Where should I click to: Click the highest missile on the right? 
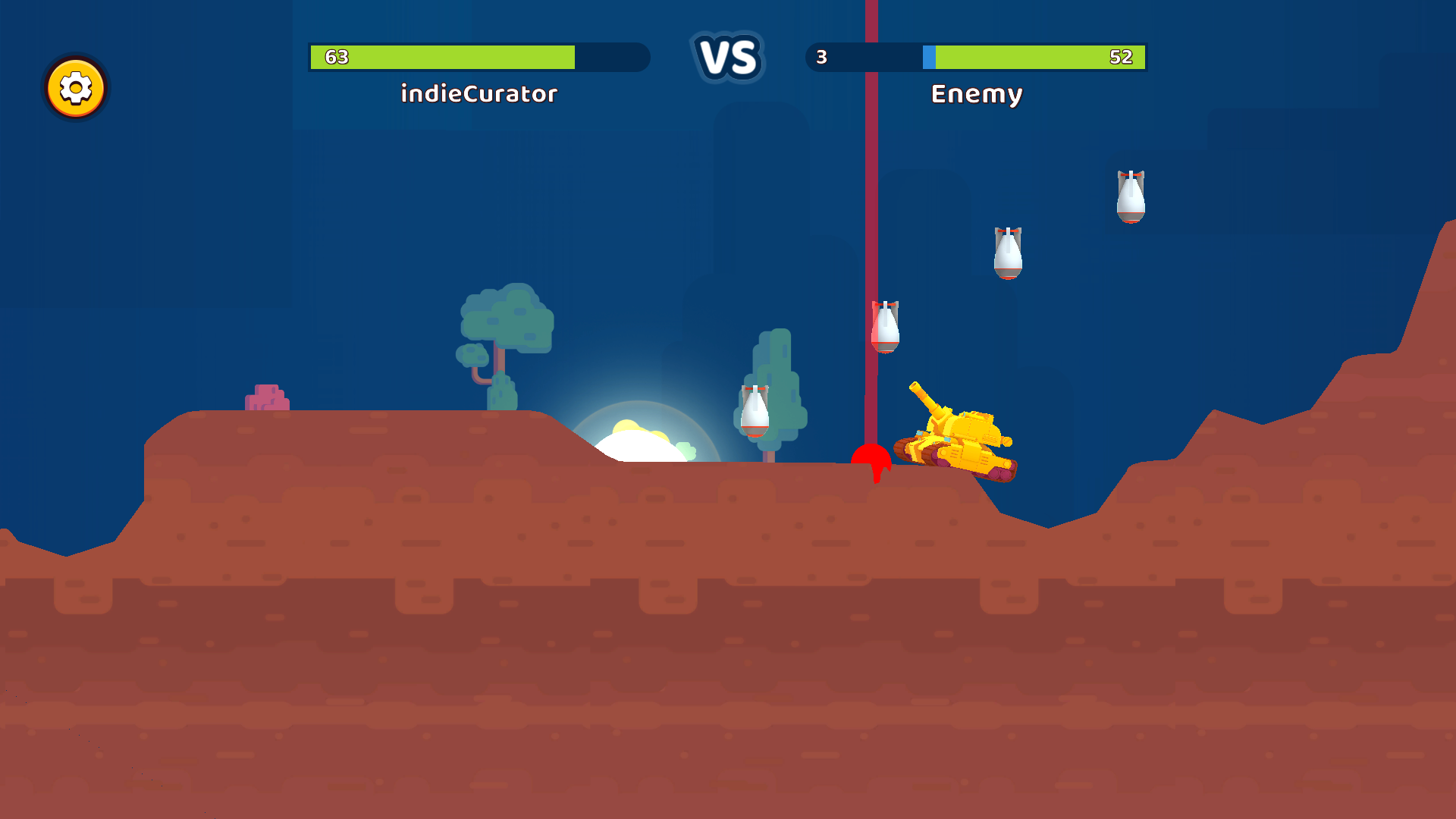pos(1131,195)
